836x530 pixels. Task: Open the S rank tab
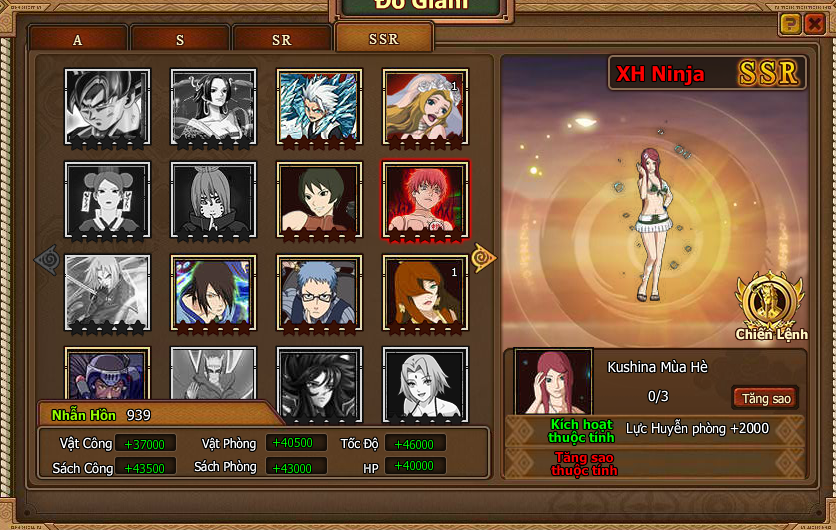tap(180, 40)
